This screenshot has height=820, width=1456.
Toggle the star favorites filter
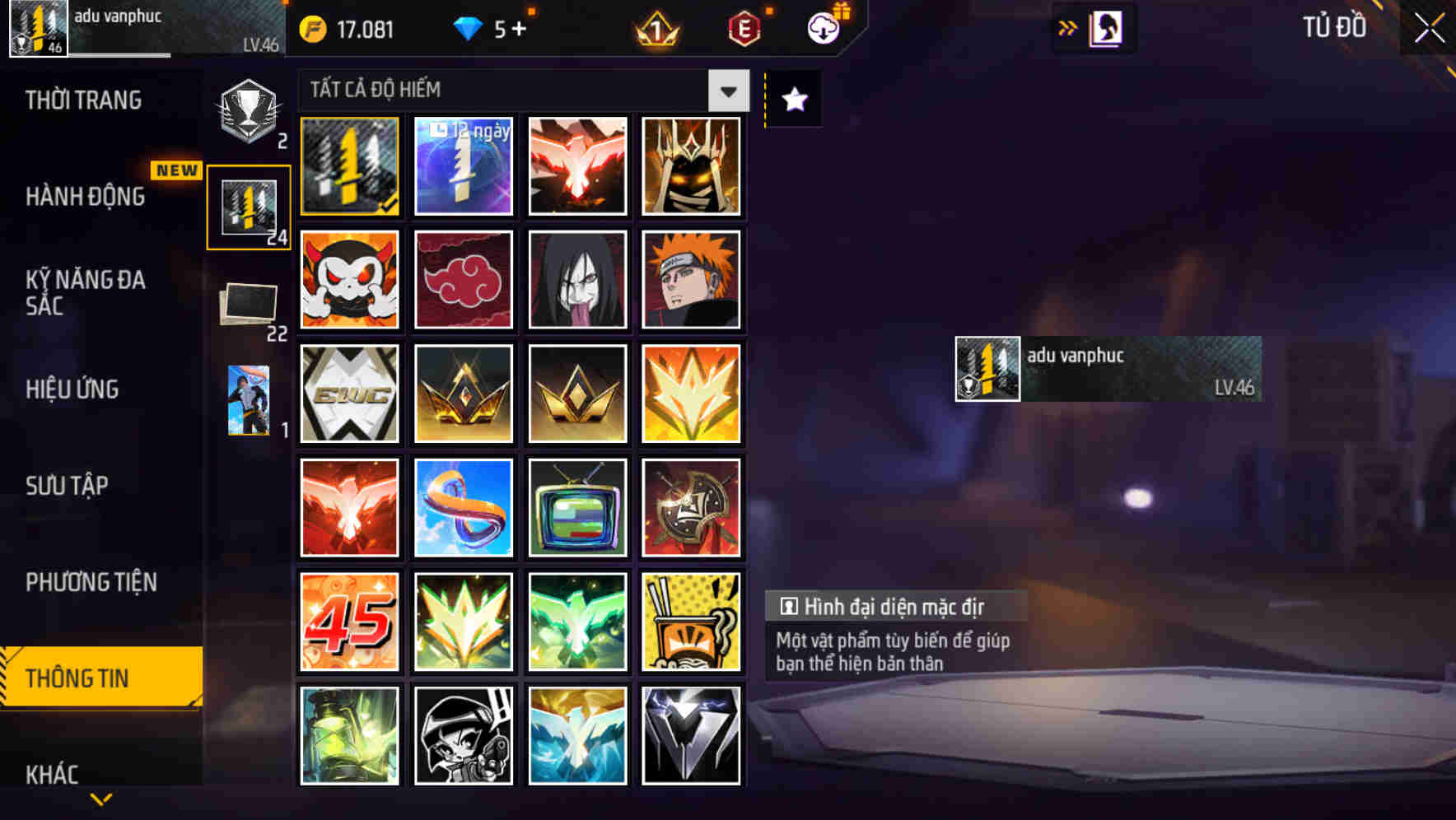[792, 99]
